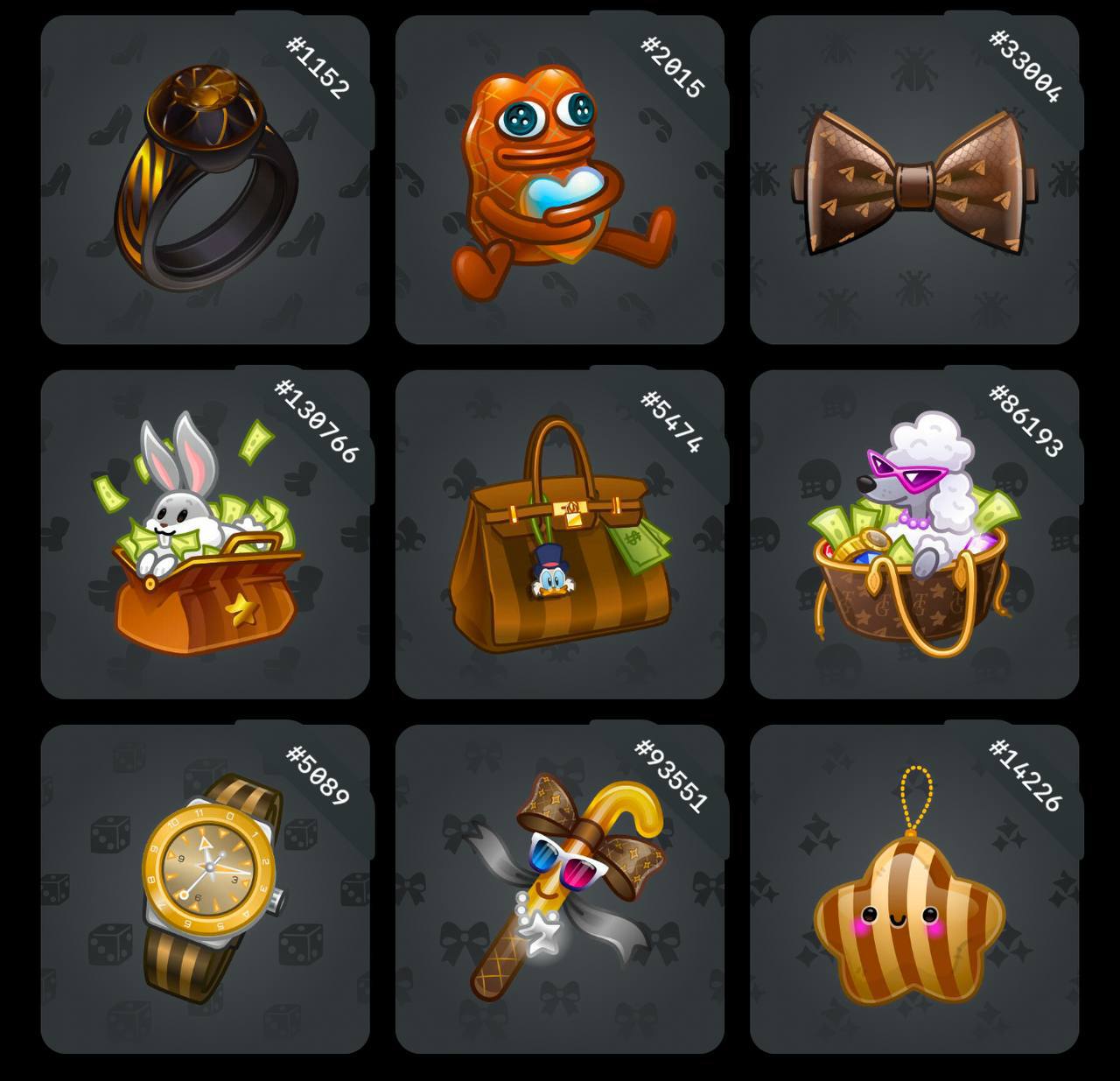Select the bunny in money purse tile

click(205, 534)
